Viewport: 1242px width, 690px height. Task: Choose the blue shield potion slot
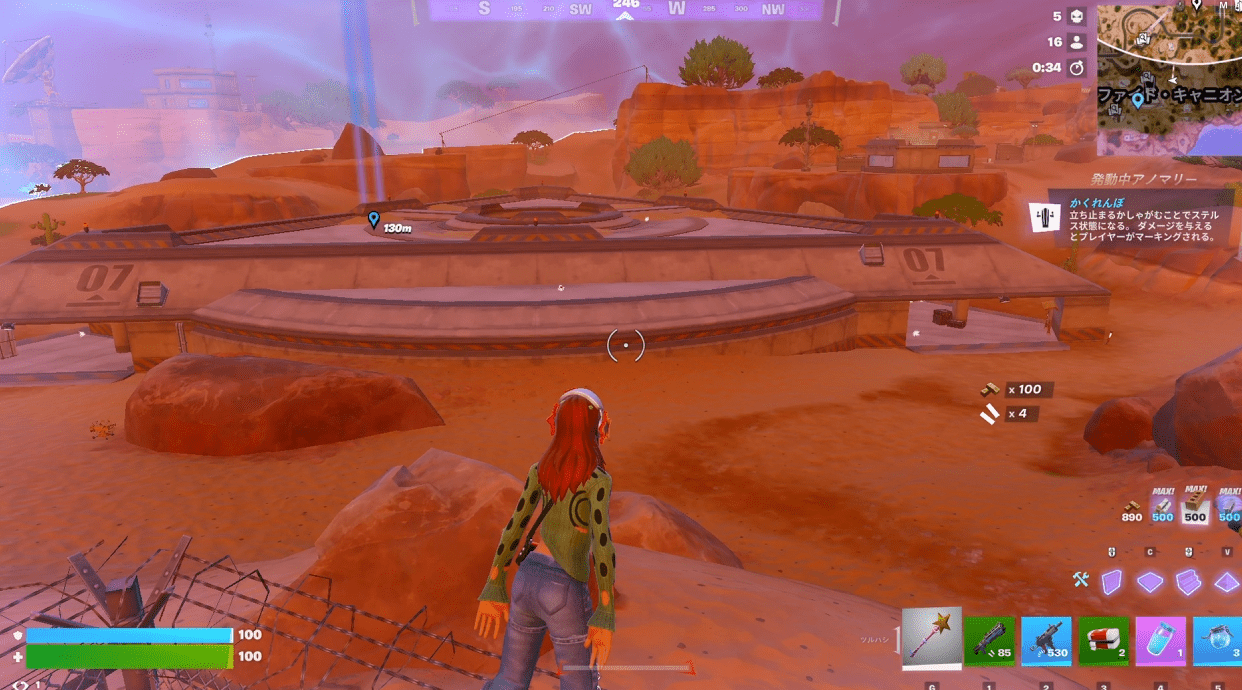pos(1160,641)
